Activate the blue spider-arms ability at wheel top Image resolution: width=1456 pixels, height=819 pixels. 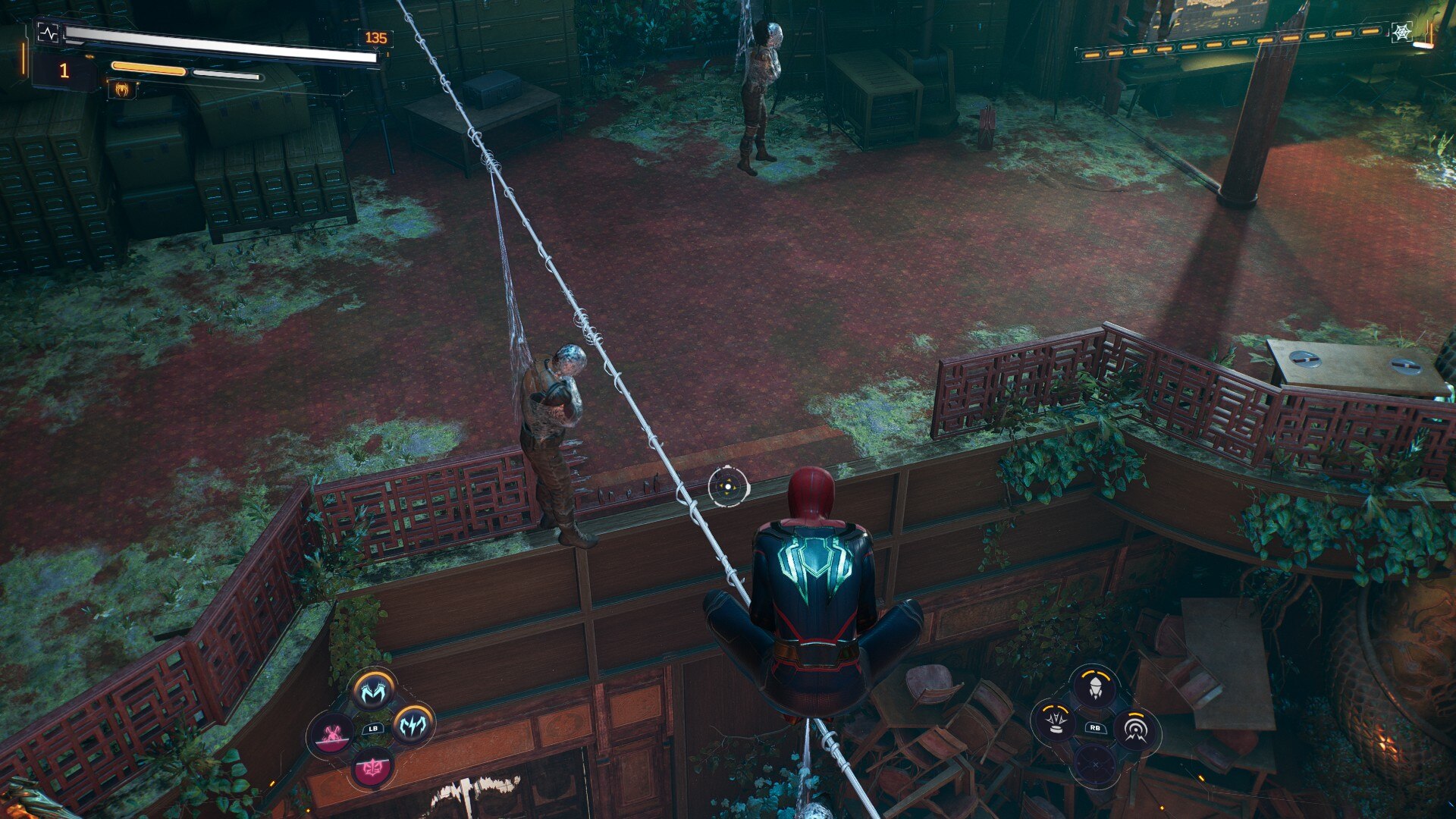(372, 691)
